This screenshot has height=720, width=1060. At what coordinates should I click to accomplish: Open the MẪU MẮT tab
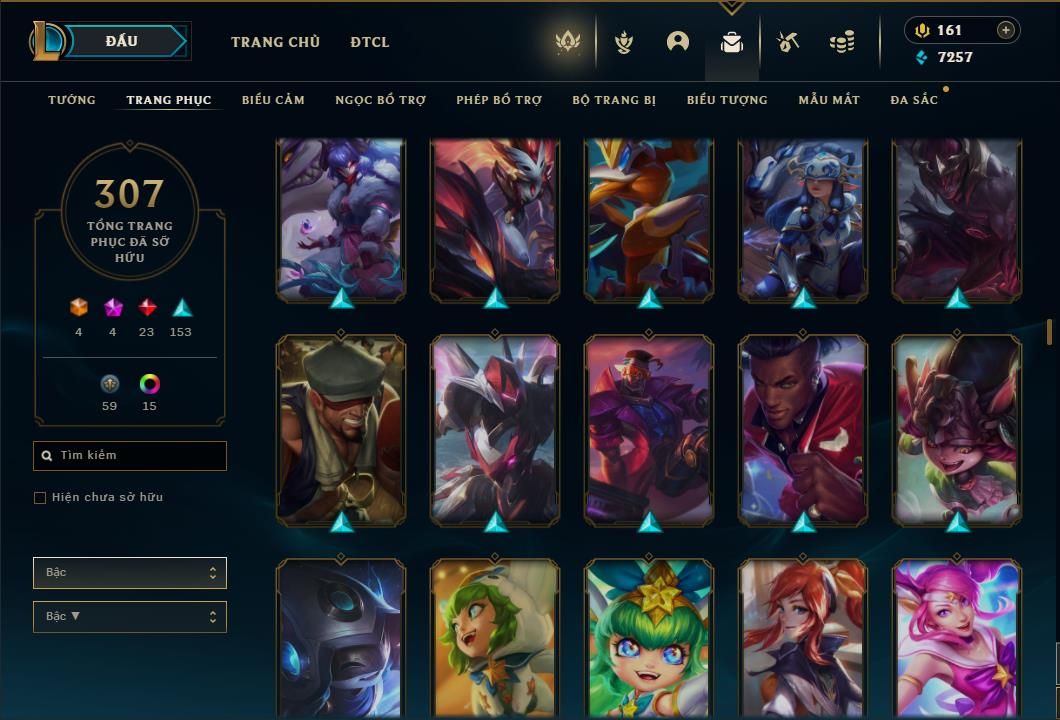(829, 100)
